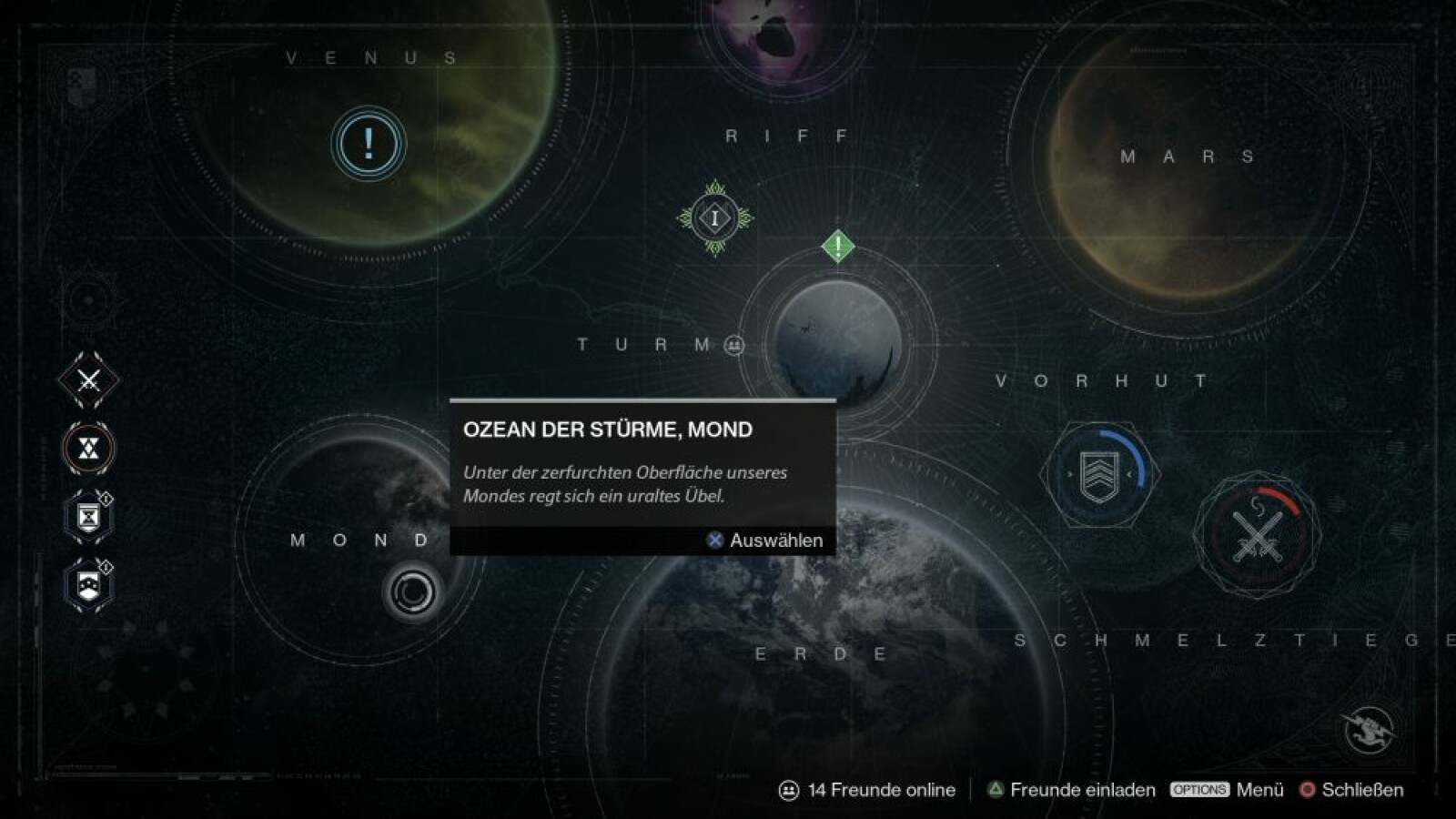The height and width of the screenshot is (819, 1456).
Task: Open the Venus exclamation mark mission marker
Action: 368,144
